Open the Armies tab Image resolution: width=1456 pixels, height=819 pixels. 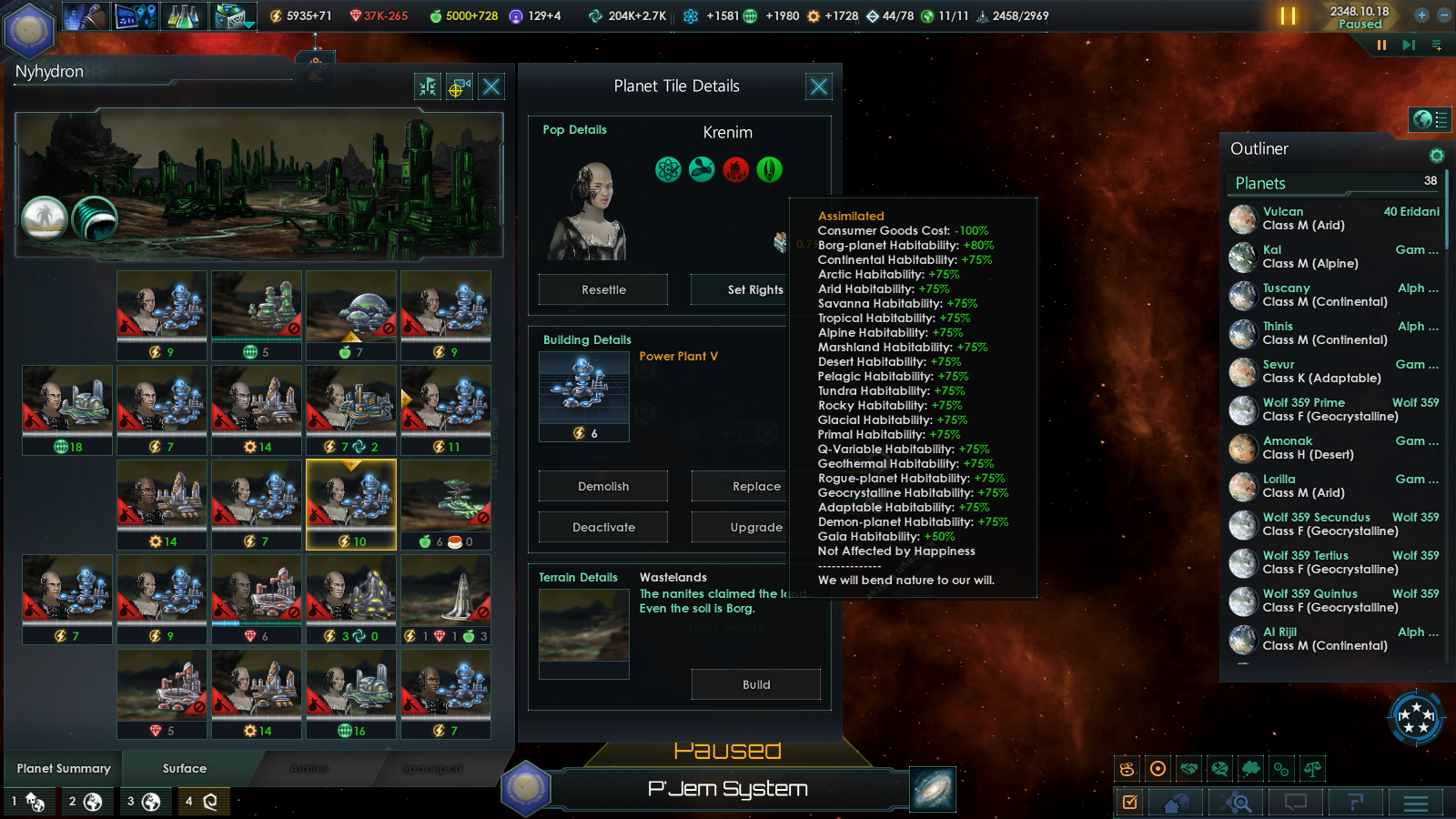pos(309,769)
